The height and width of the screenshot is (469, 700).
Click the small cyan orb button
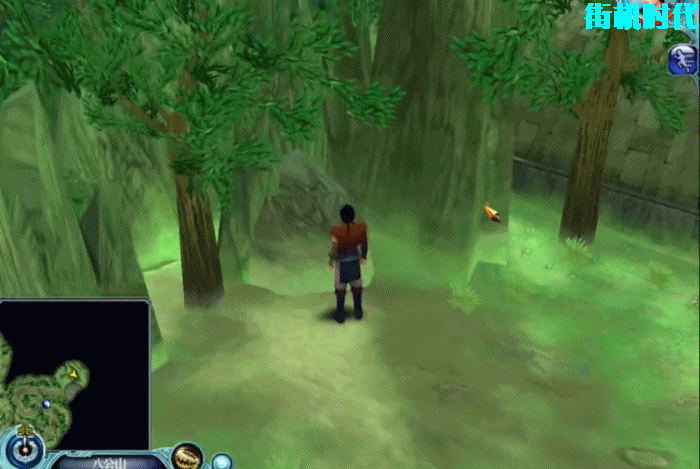(x=222, y=462)
